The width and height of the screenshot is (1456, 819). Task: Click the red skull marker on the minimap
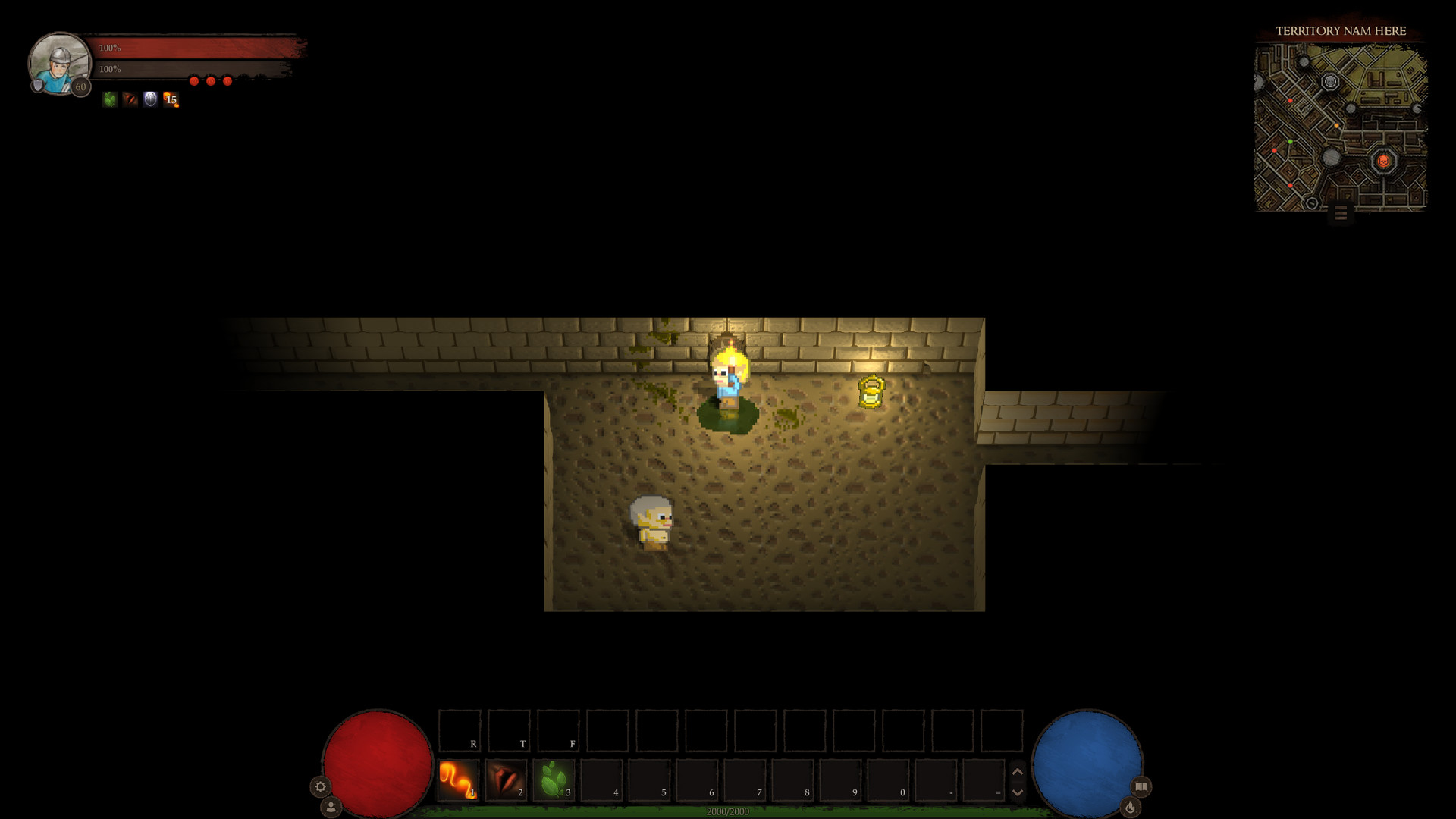[1385, 161]
